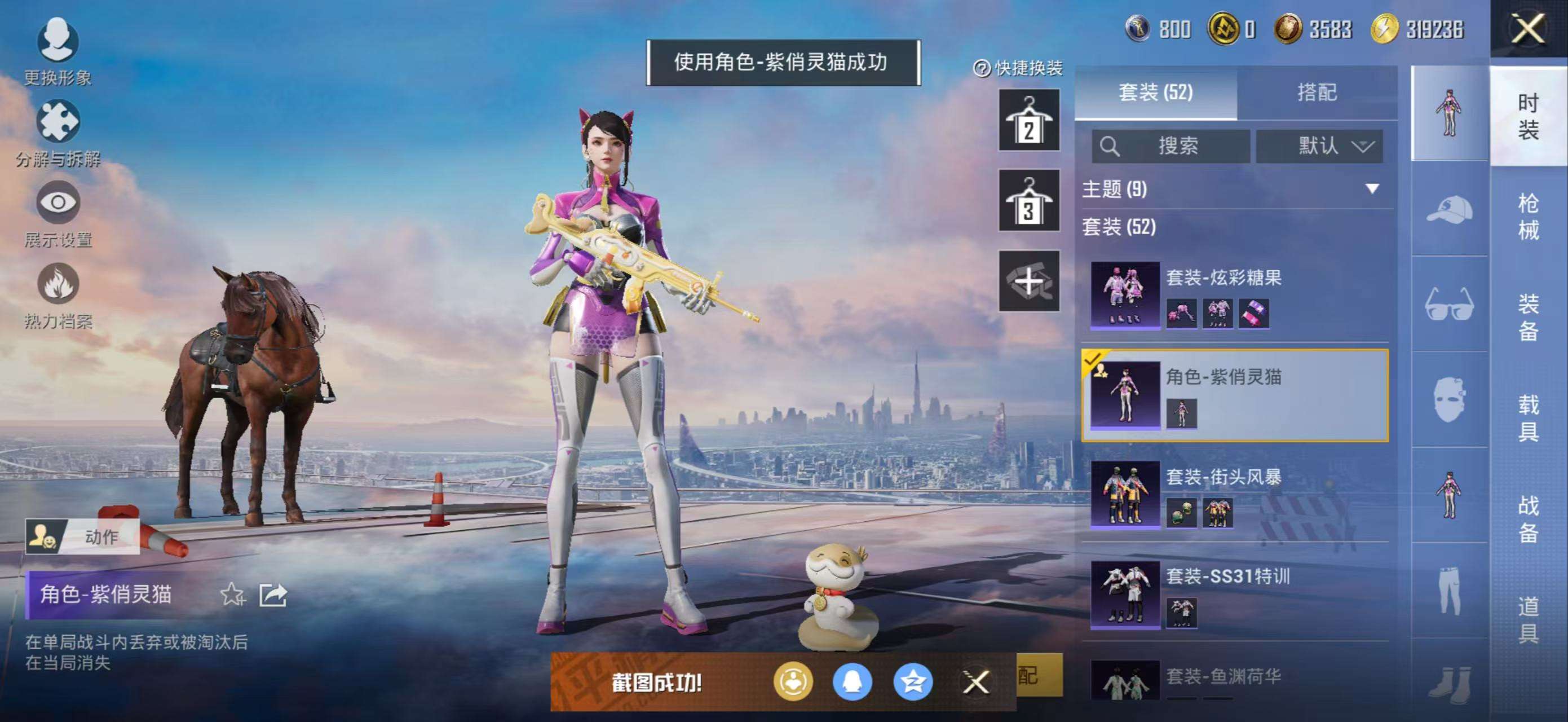Viewport: 1568px width, 722px height.
Task: Dismiss the 截图成功 screenshot share bar
Action: coord(976,682)
